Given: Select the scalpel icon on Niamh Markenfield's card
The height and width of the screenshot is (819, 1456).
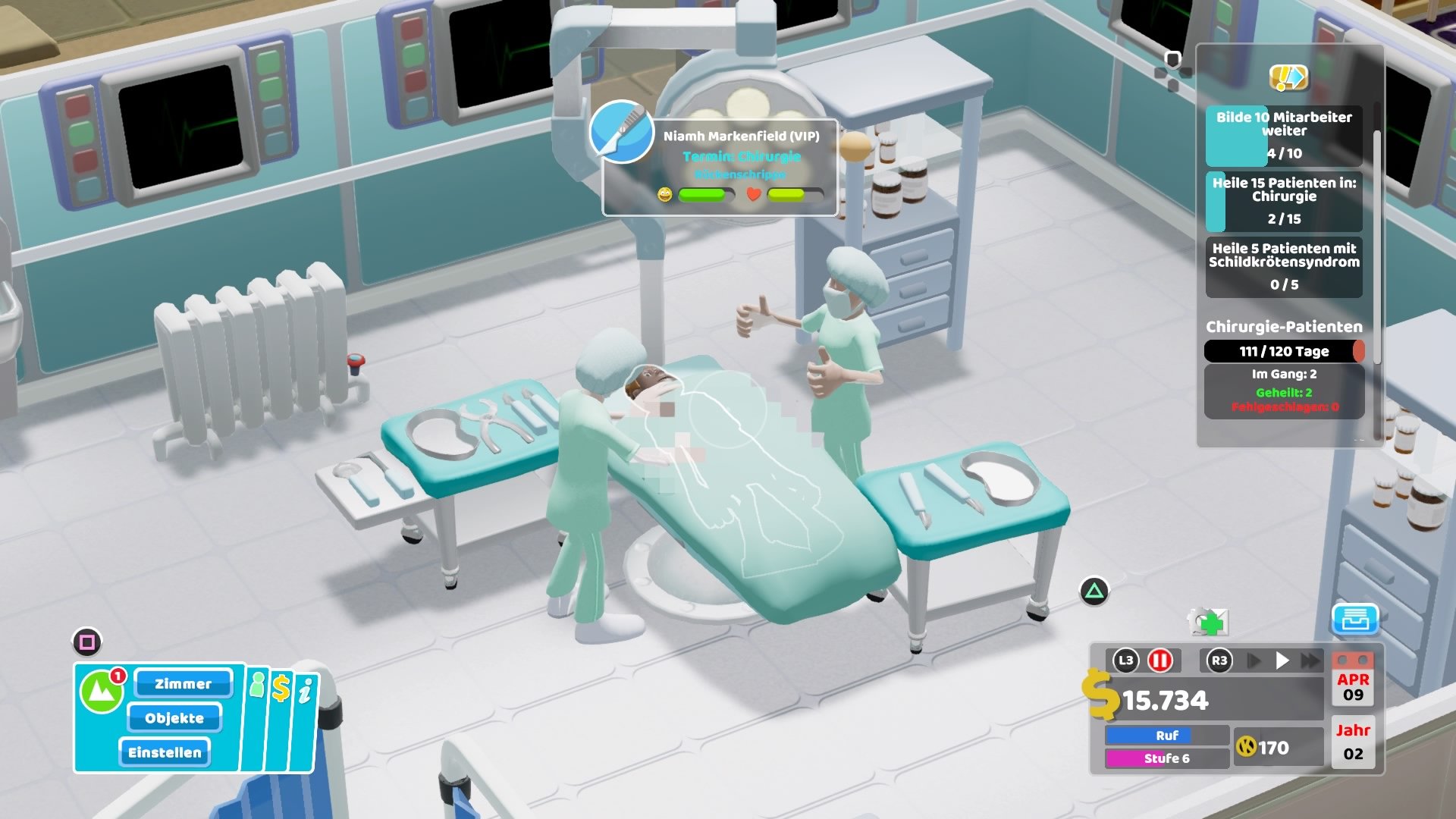Looking at the screenshot, I should point(620,136).
